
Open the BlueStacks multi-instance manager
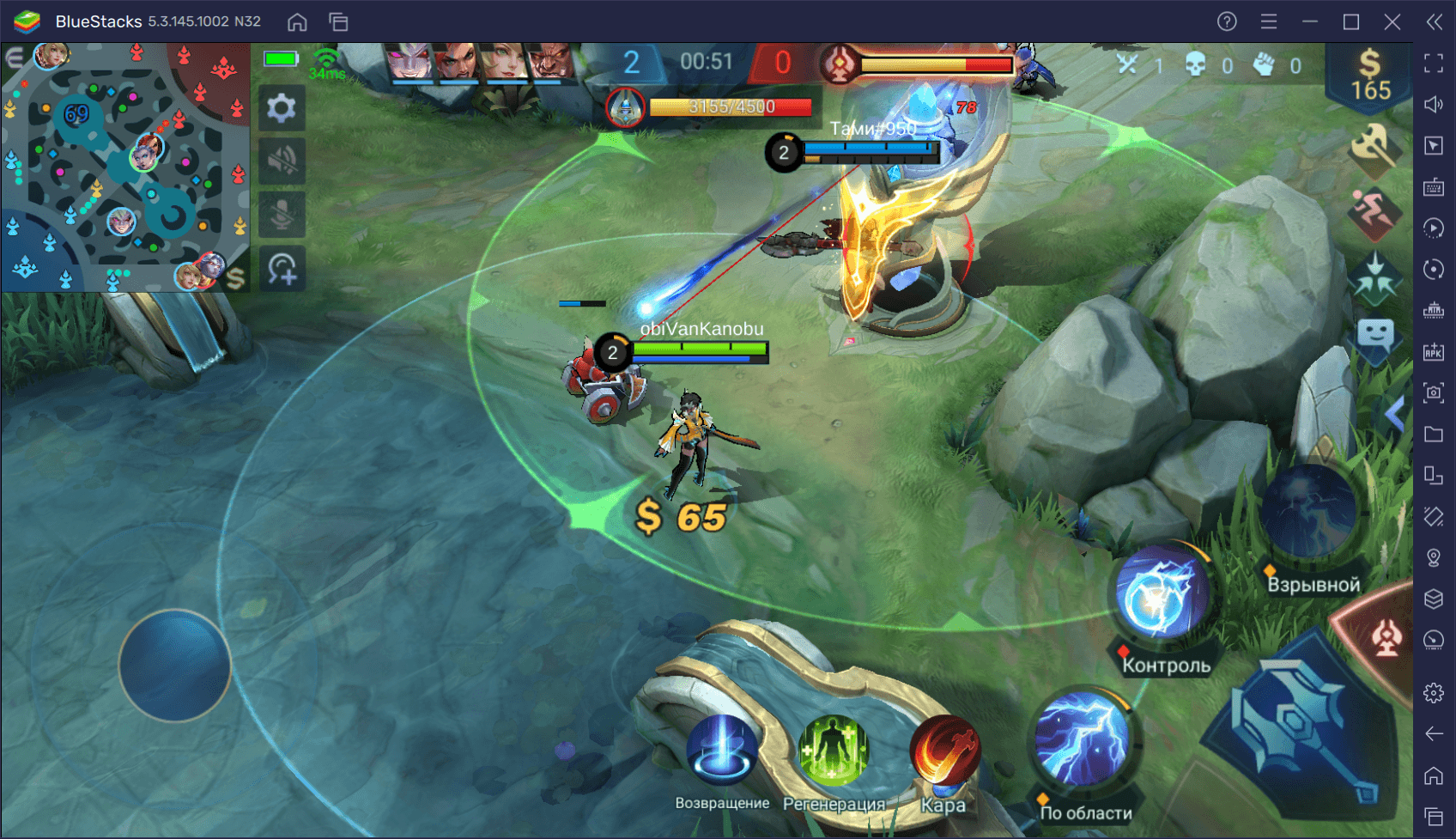(x=337, y=21)
